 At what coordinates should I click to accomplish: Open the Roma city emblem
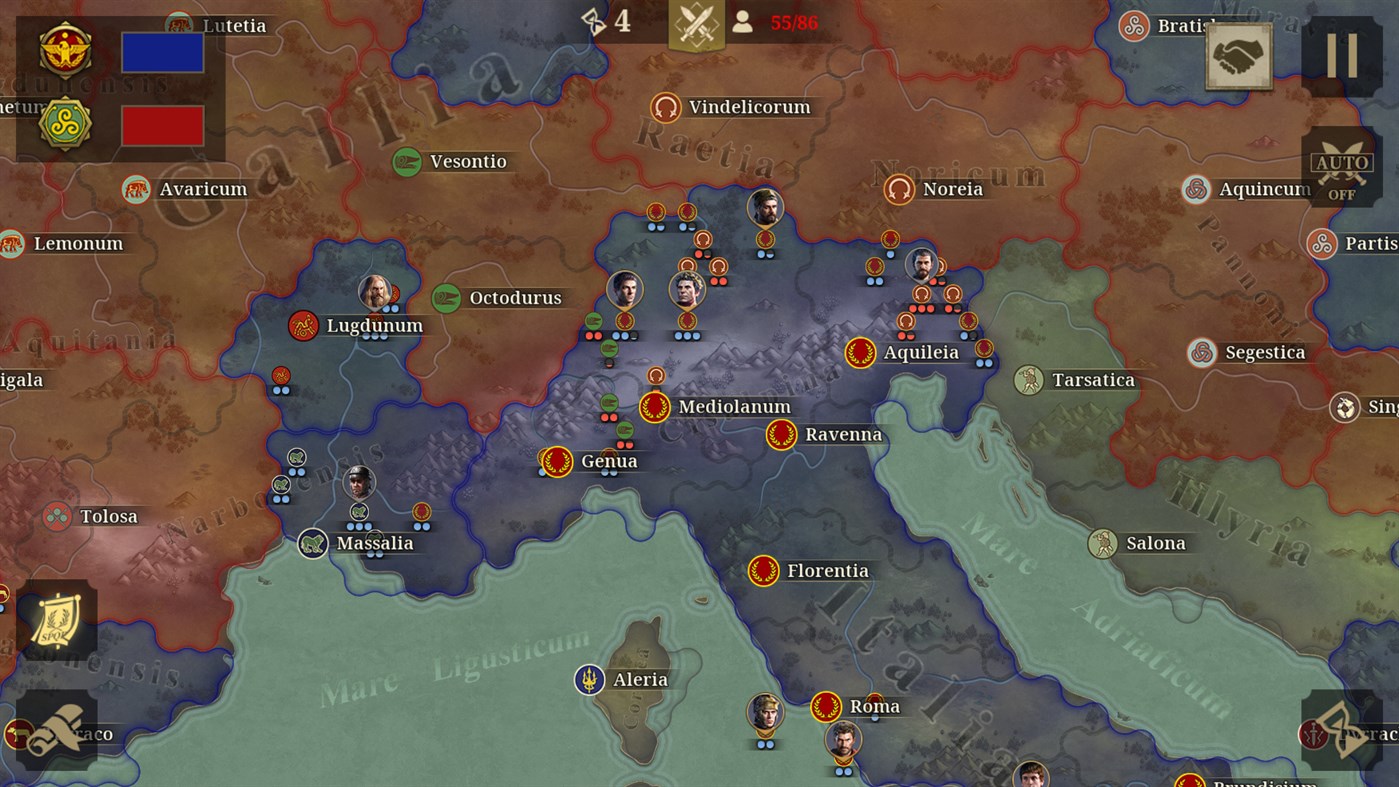point(826,705)
